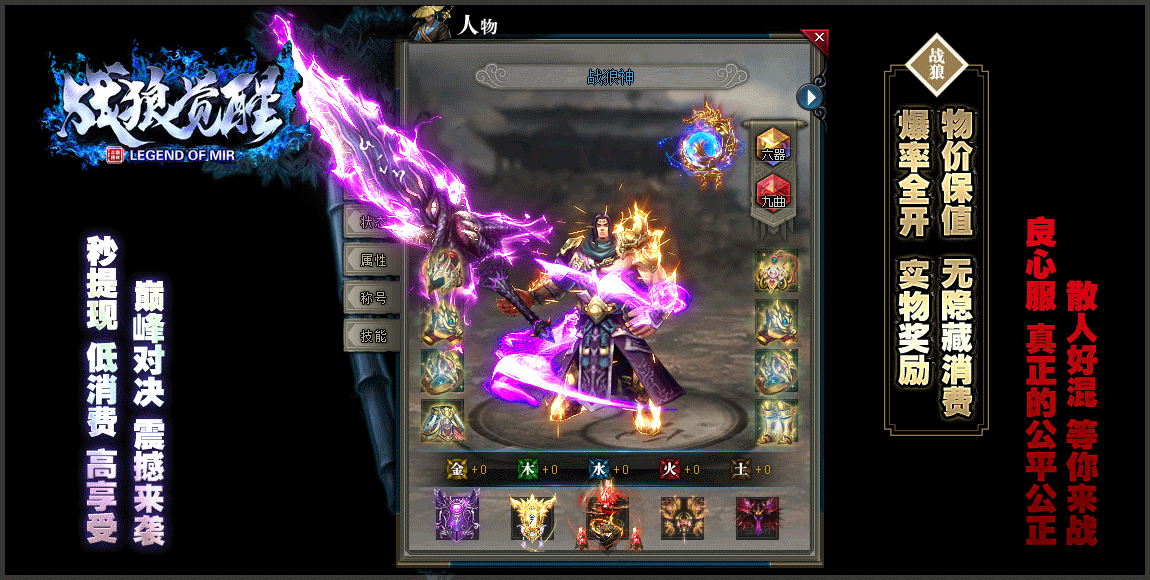Viewport: 1150px width, 580px height.
Task: Click the 火 fire element icon
Action: pyautogui.click(x=670, y=469)
